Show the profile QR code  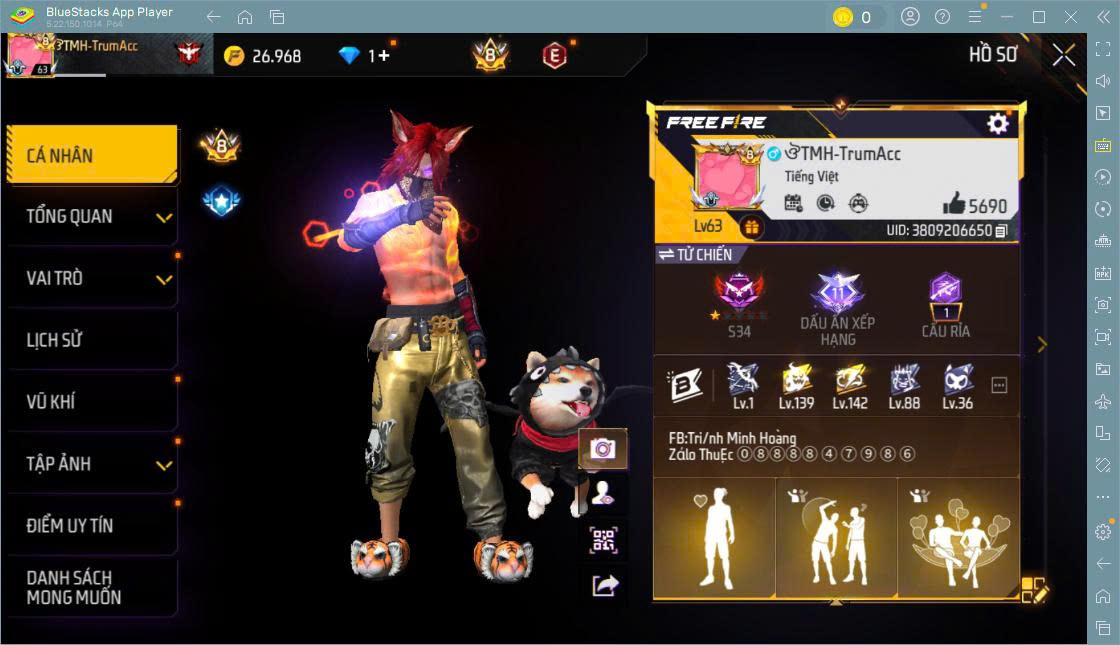(x=603, y=541)
